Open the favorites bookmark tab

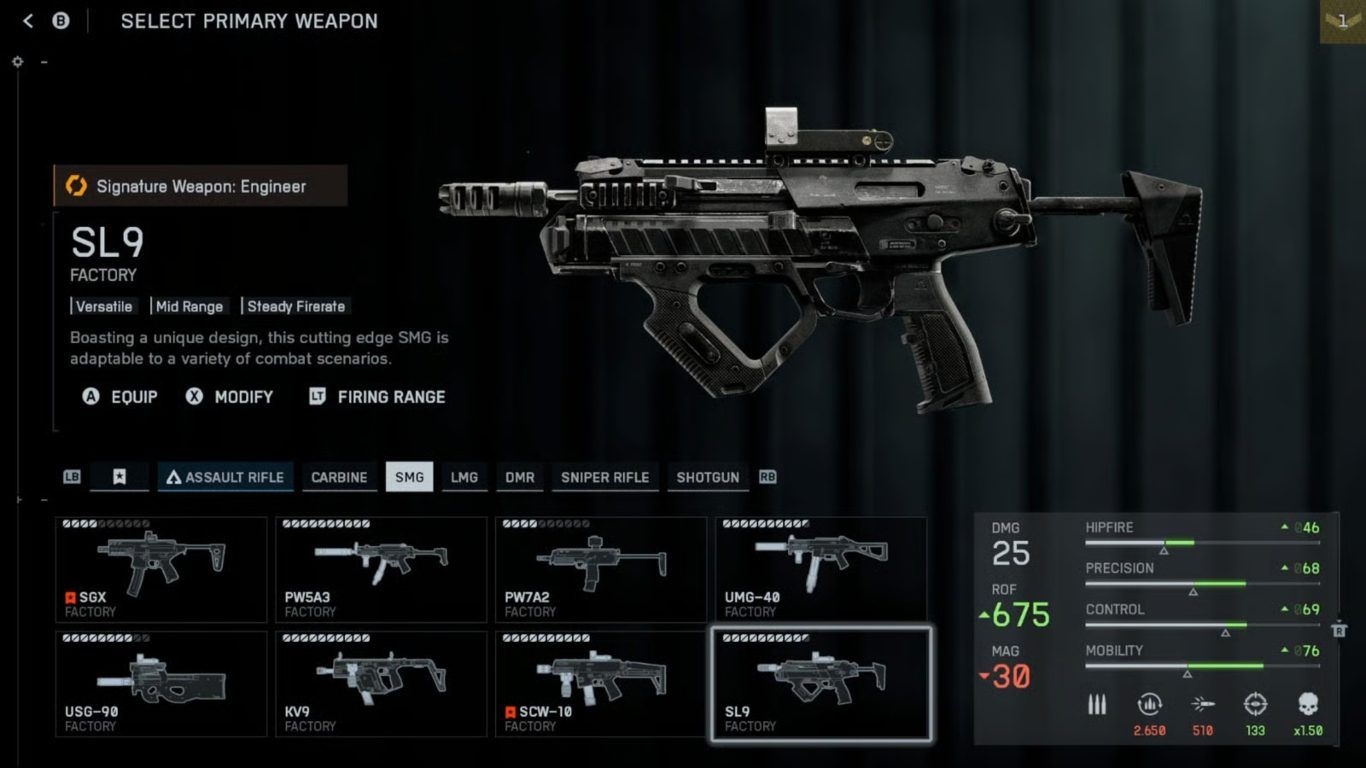[x=119, y=477]
